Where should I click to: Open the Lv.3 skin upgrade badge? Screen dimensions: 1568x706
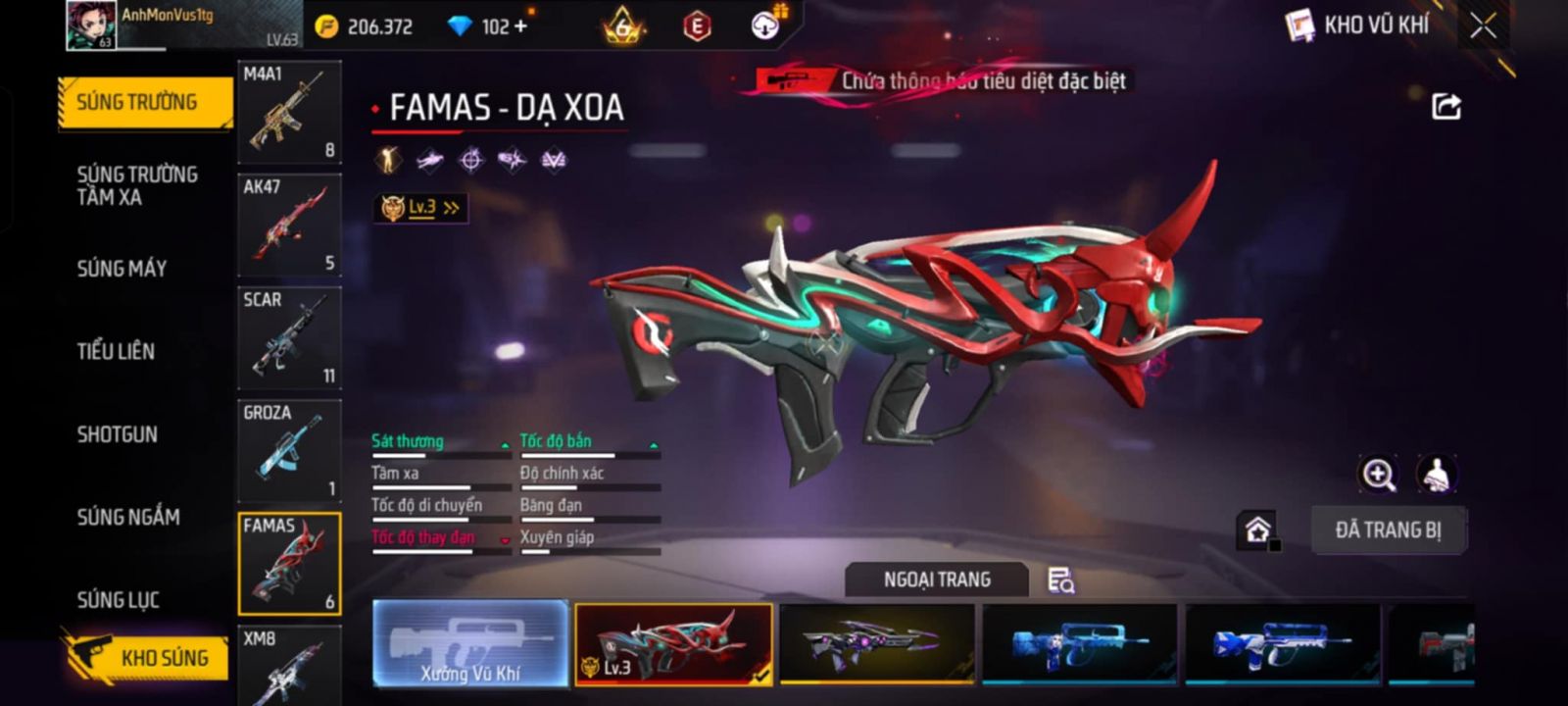pyautogui.click(x=420, y=208)
